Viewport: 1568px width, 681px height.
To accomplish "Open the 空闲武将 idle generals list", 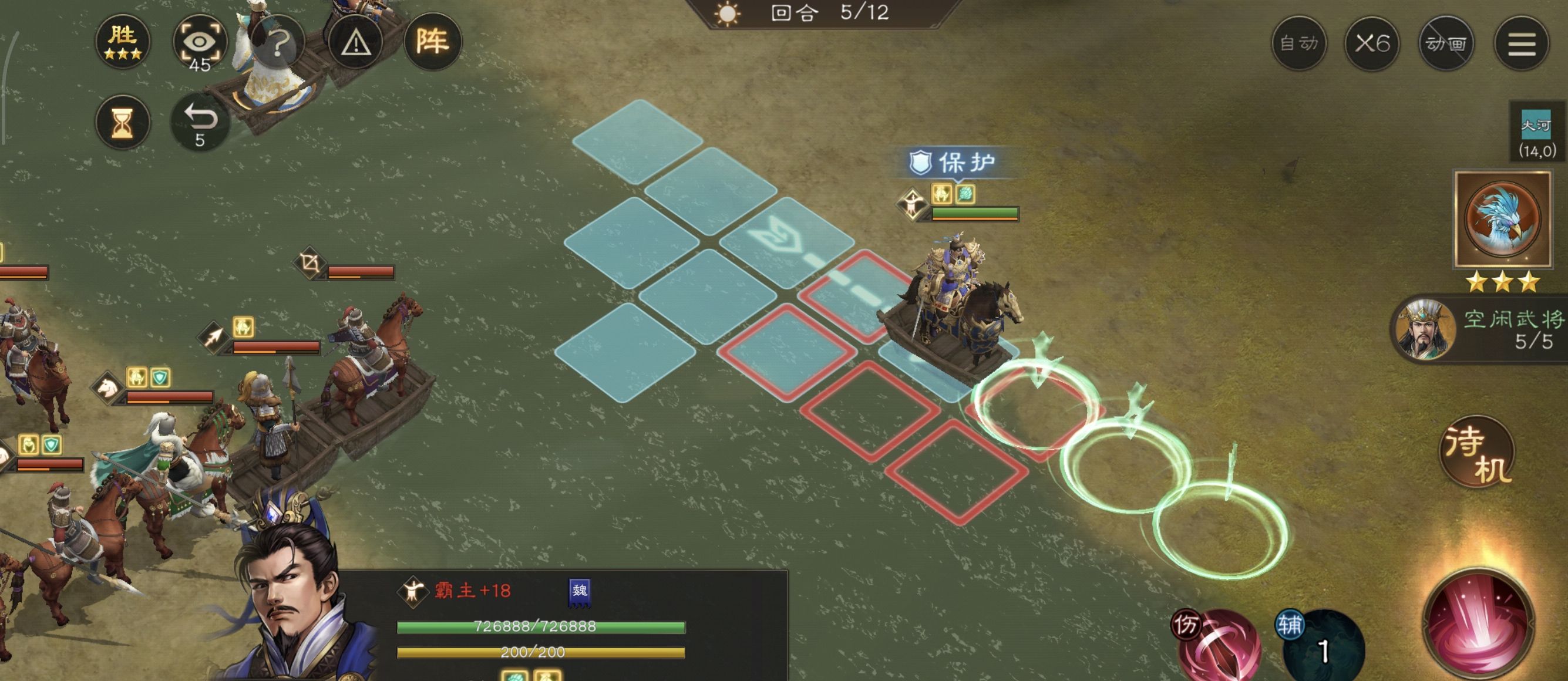I will (x=1485, y=329).
